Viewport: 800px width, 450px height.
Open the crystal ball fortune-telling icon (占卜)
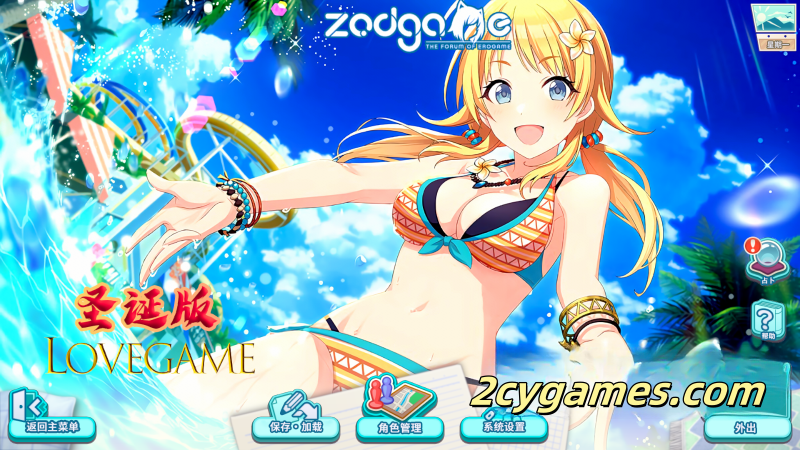coord(766,262)
